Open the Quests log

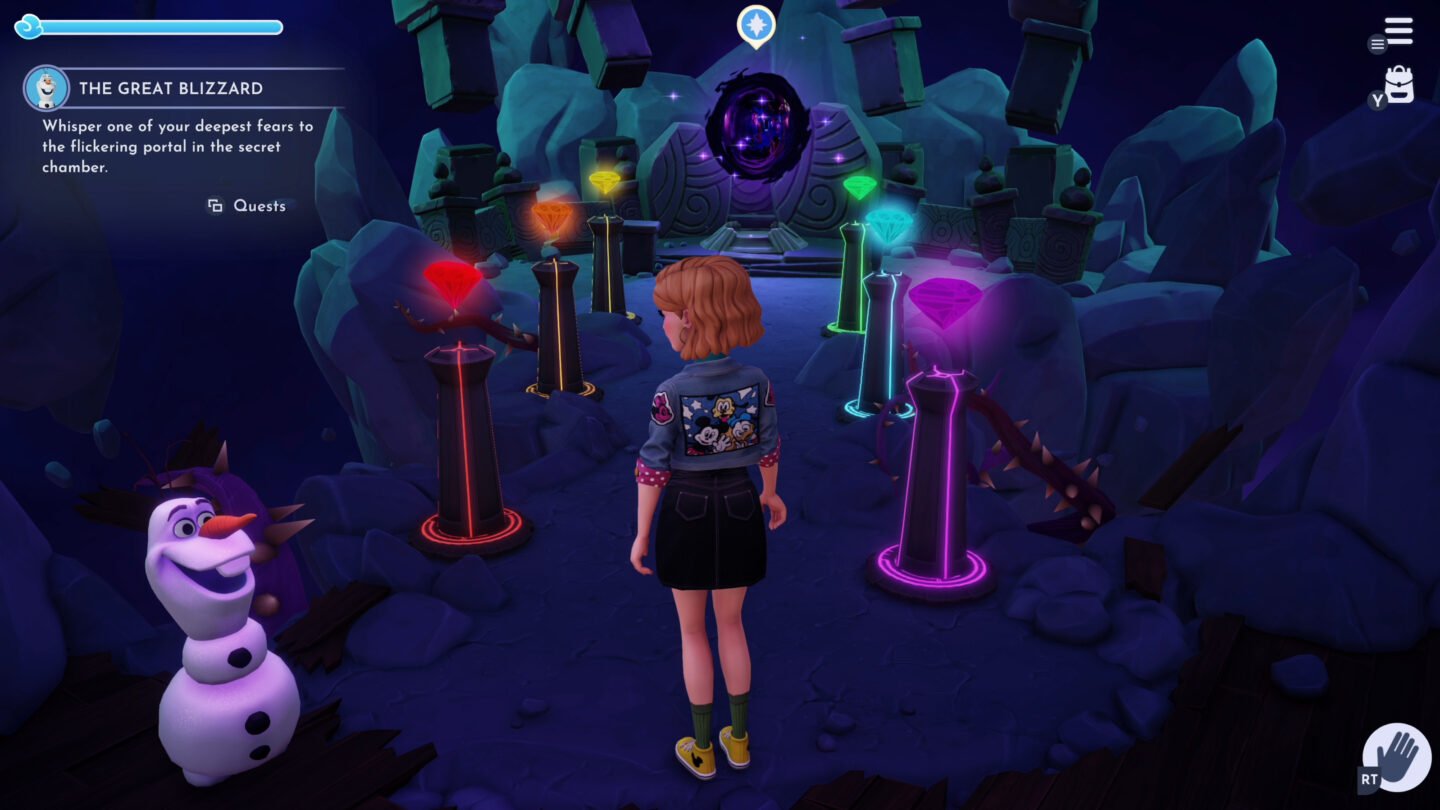248,206
